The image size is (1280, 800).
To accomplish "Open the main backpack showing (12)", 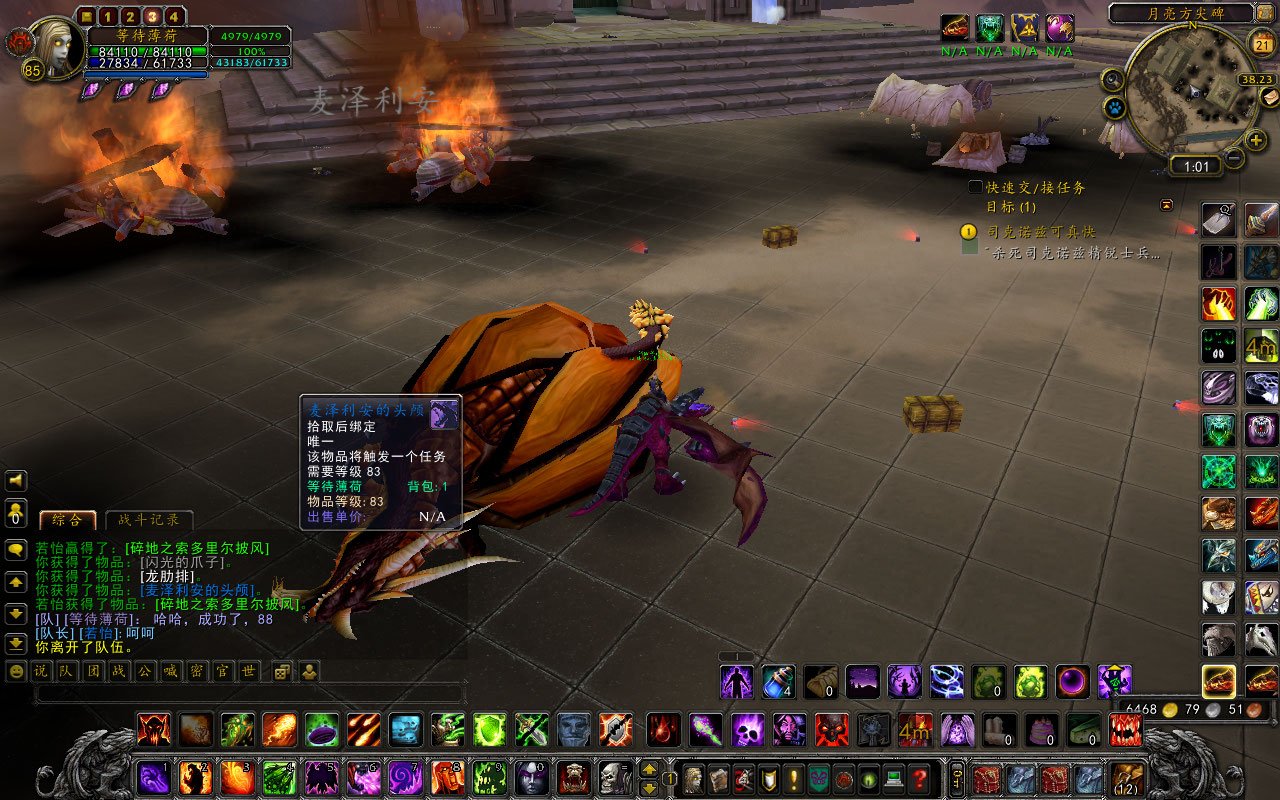I will 1127,778.
